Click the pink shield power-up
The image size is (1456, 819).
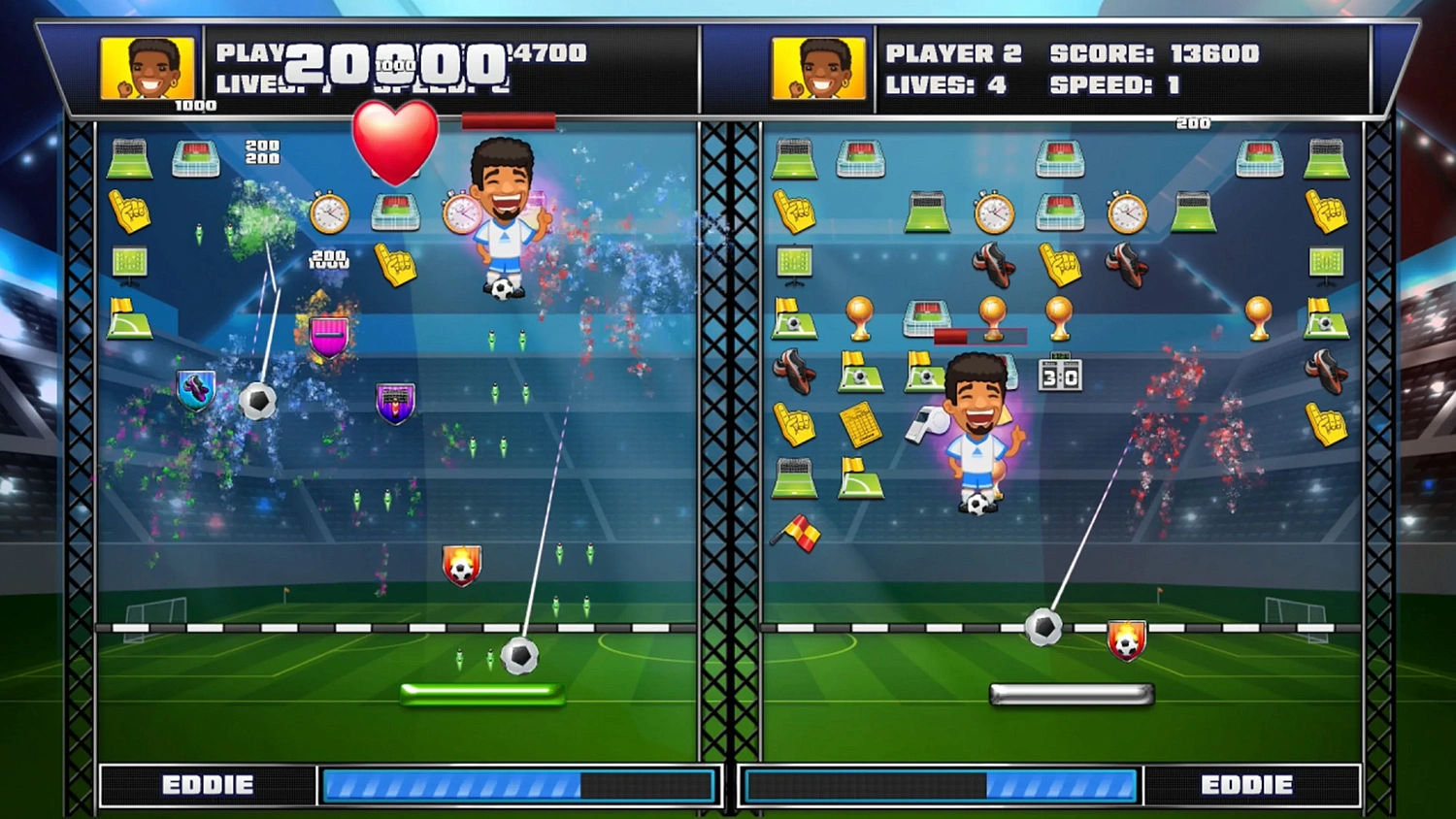[x=330, y=335]
